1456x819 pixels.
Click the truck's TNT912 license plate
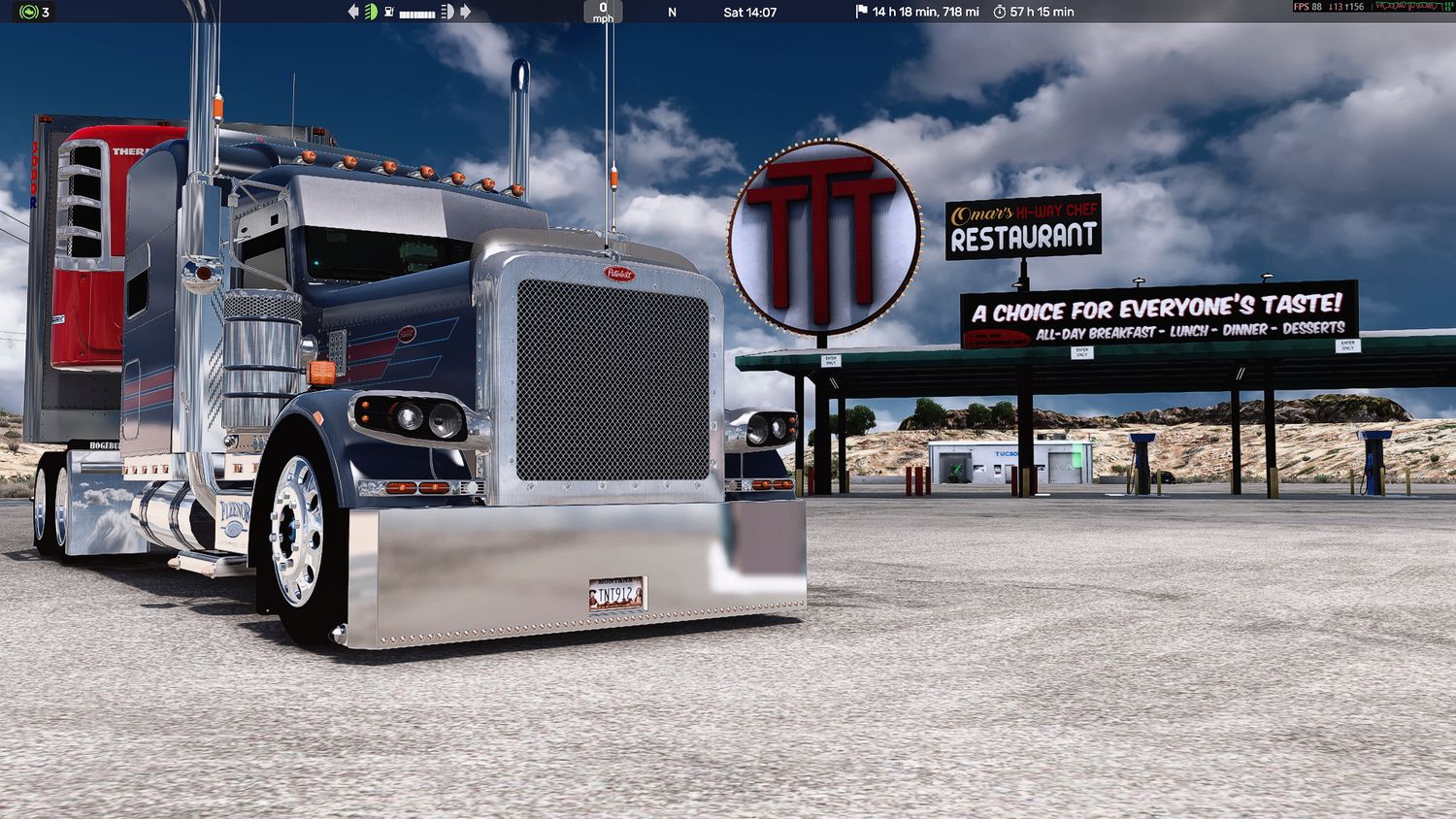pos(615,595)
